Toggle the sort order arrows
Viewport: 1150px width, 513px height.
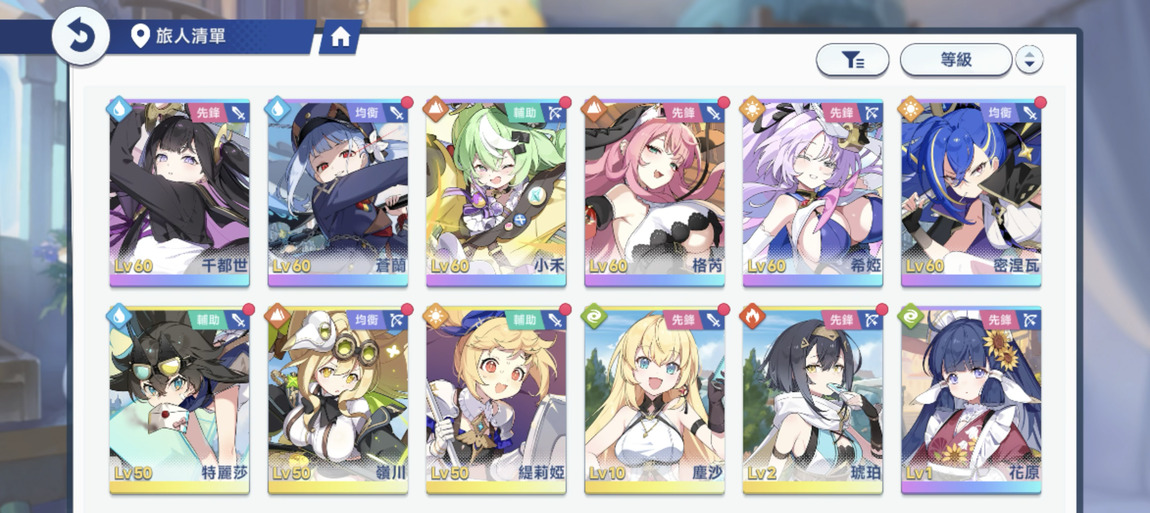[x=1029, y=60]
